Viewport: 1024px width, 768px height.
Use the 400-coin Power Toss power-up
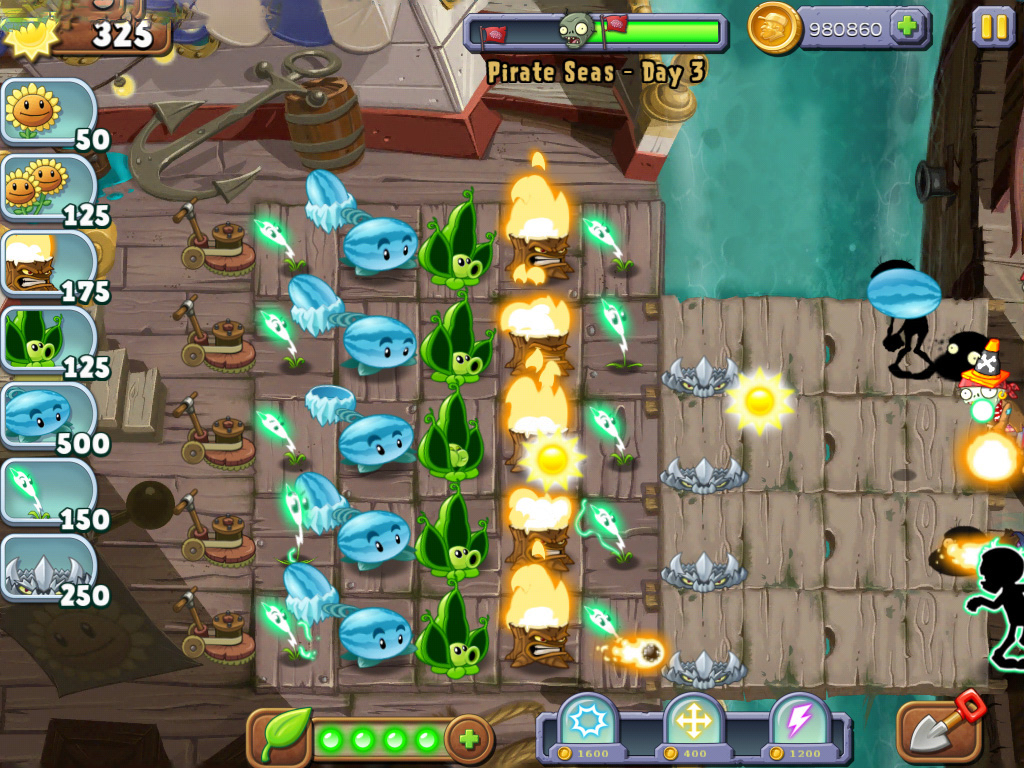pos(692,724)
